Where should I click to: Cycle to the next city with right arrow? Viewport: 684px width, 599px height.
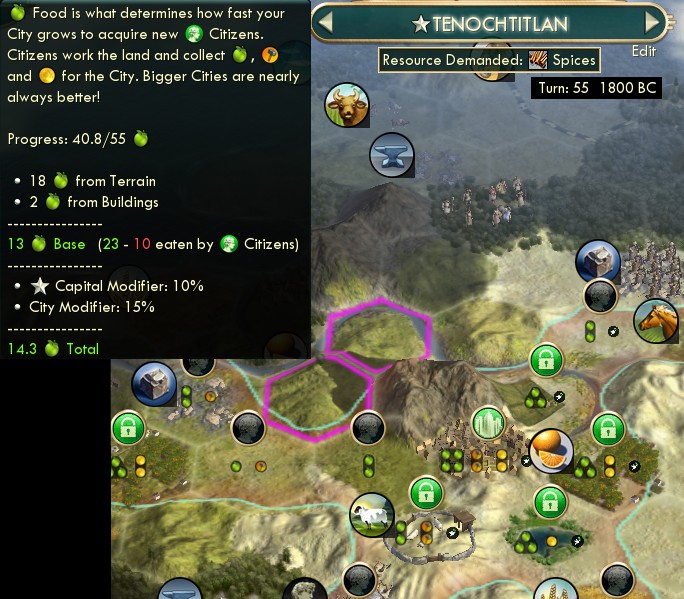tap(653, 21)
